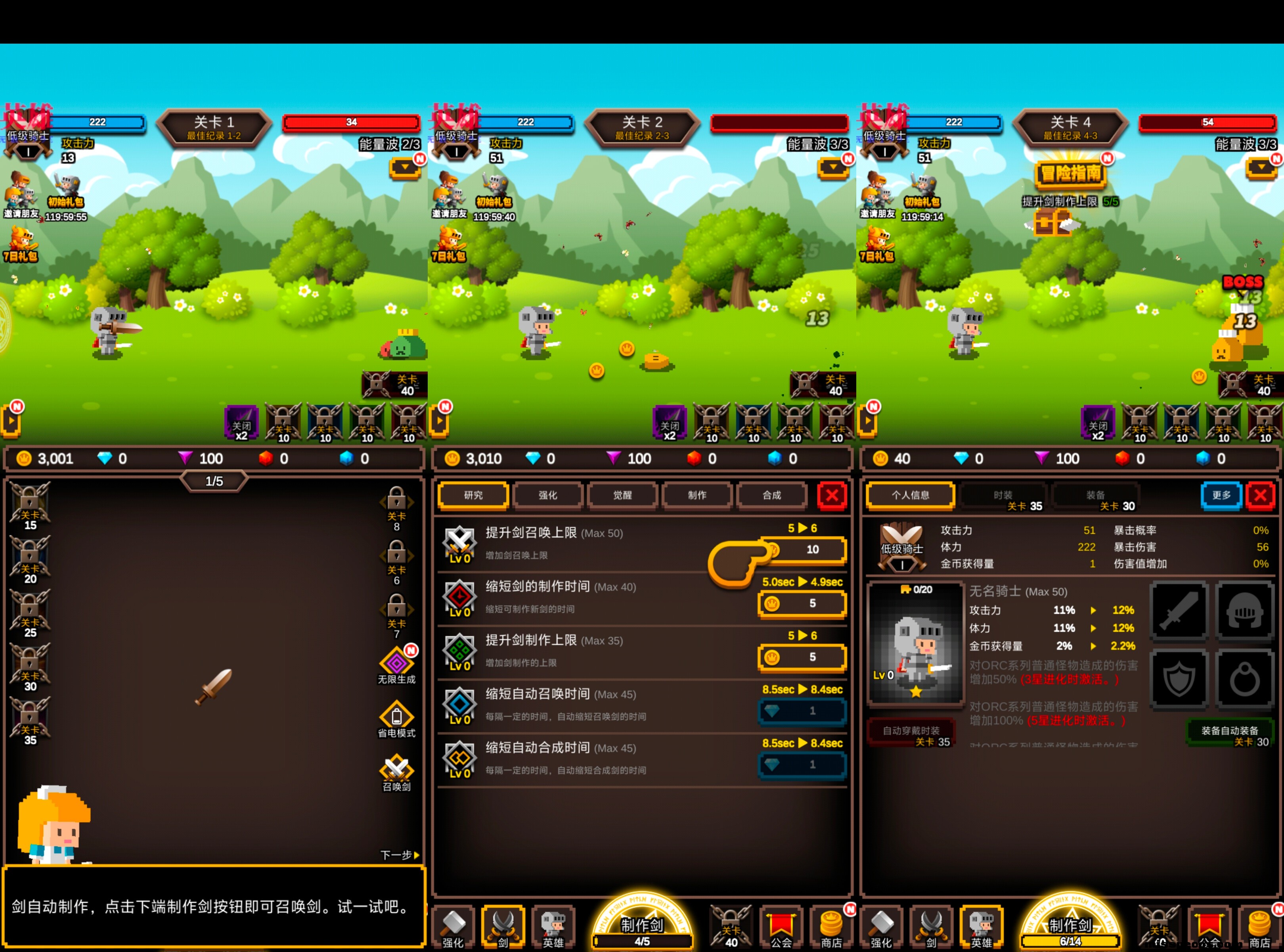The width and height of the screenshot is (1284, 952).
Task: Purchase the 缩短剑的制作时间 upgrade
Action: coord(802,603)
